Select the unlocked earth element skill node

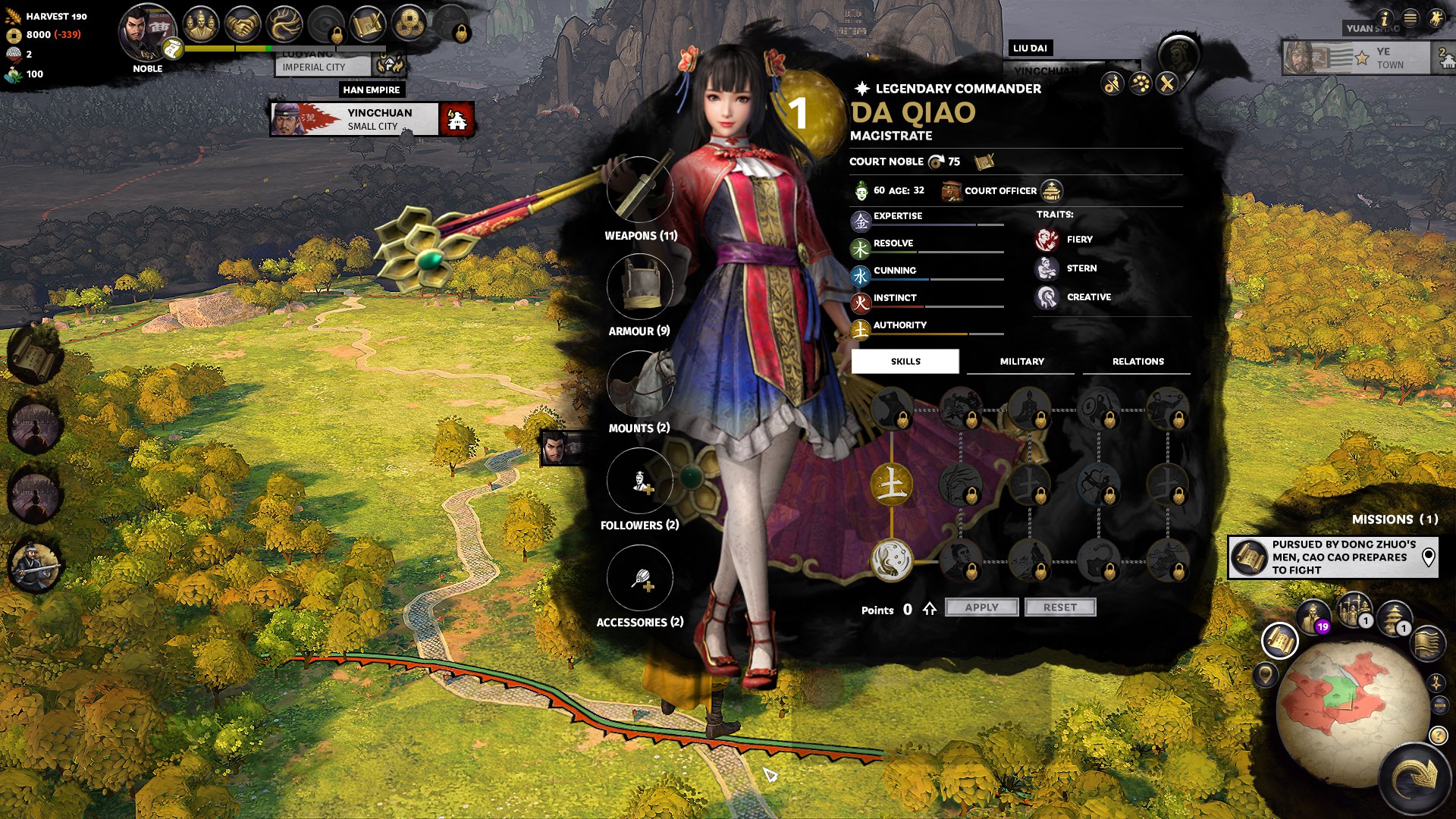pos(891,484)
